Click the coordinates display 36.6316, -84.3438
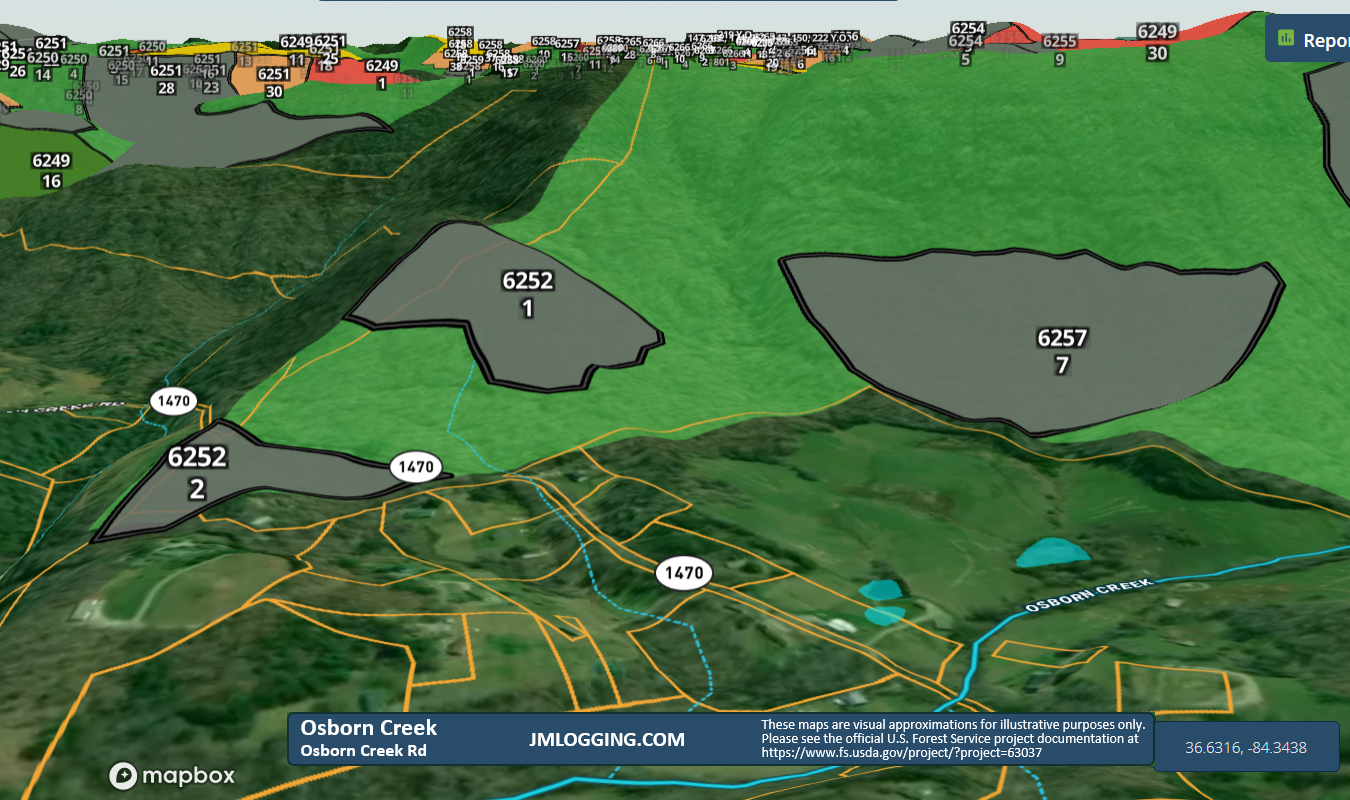Screen dimensions: 1350x800 pos(1245,747)
